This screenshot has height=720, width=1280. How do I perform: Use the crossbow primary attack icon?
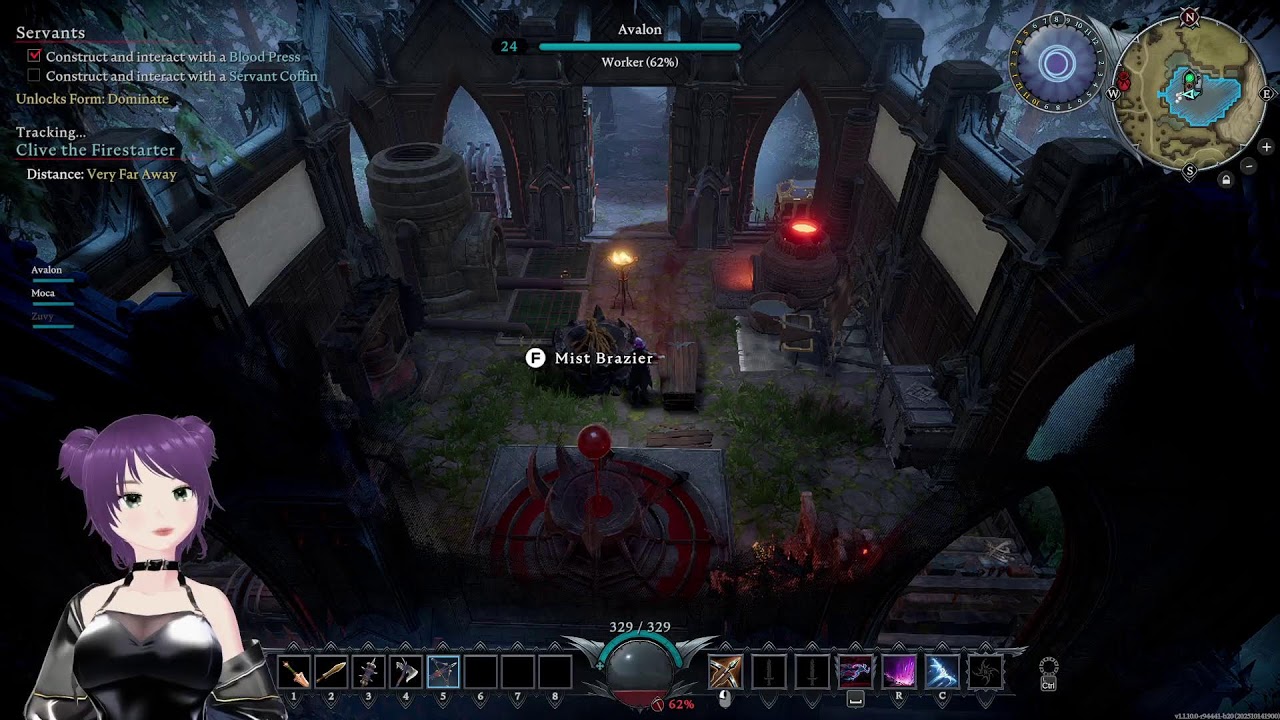[x=725, y=671]
